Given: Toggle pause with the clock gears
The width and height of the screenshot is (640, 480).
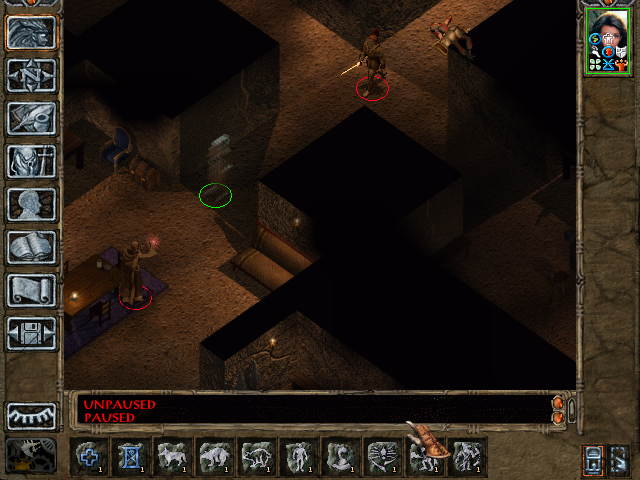Looking at the screenshot, I should pos(32,455).
